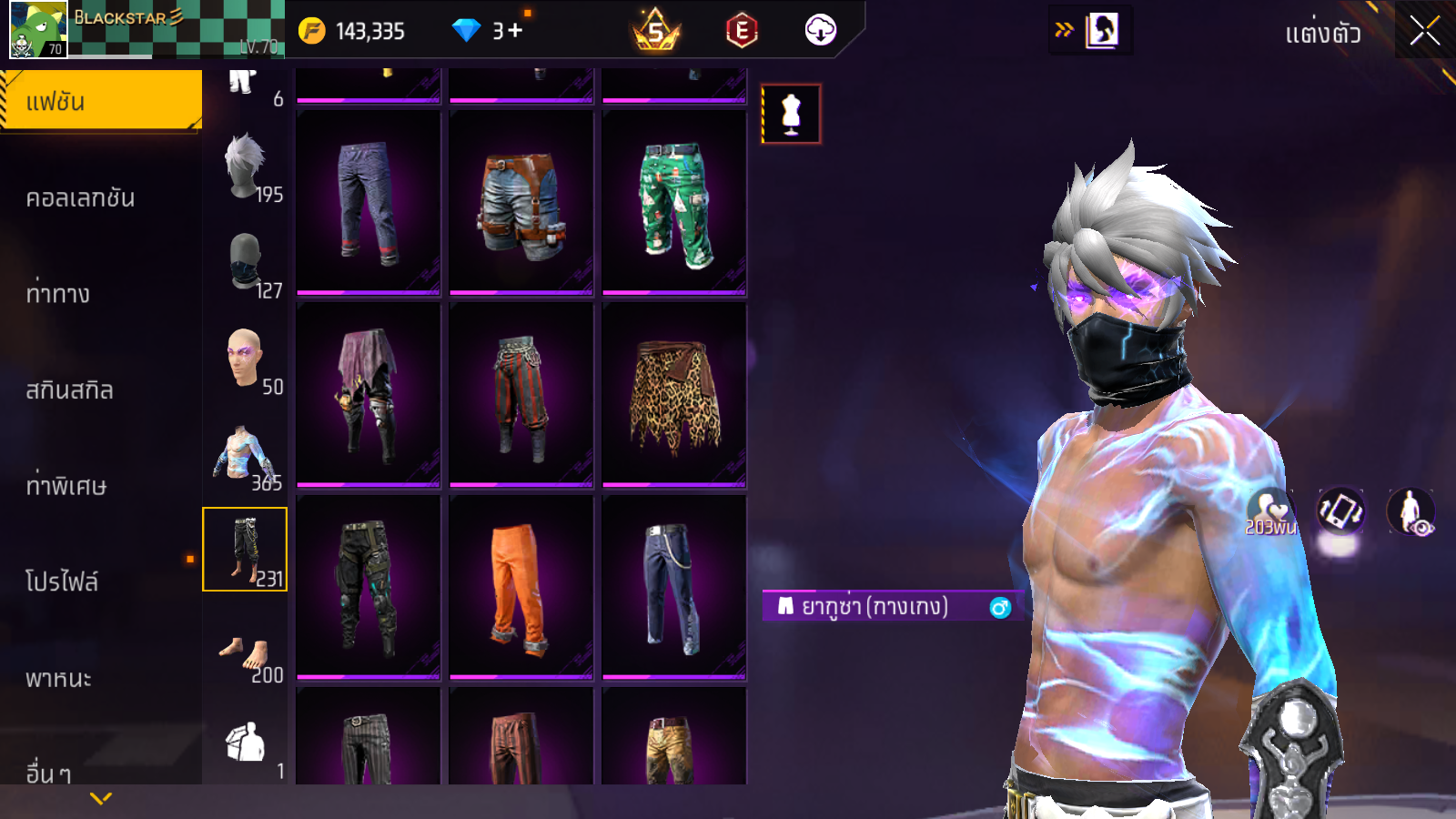Select the green Christmas shorts
Image resolution: width=1456 pixels, height=819 pixels.
[x=674, y=203]
